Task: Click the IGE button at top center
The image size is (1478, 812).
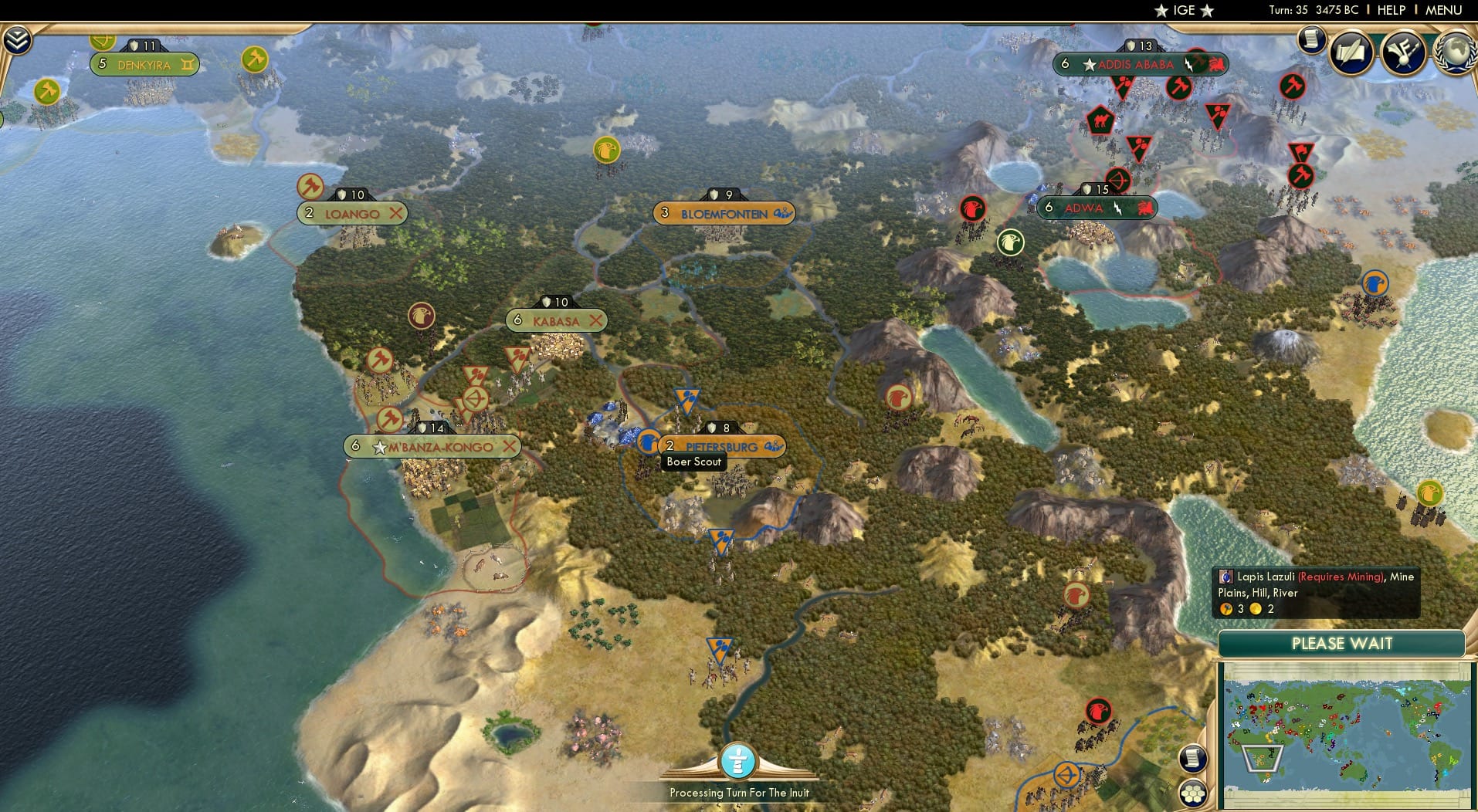Action: 1181,11
